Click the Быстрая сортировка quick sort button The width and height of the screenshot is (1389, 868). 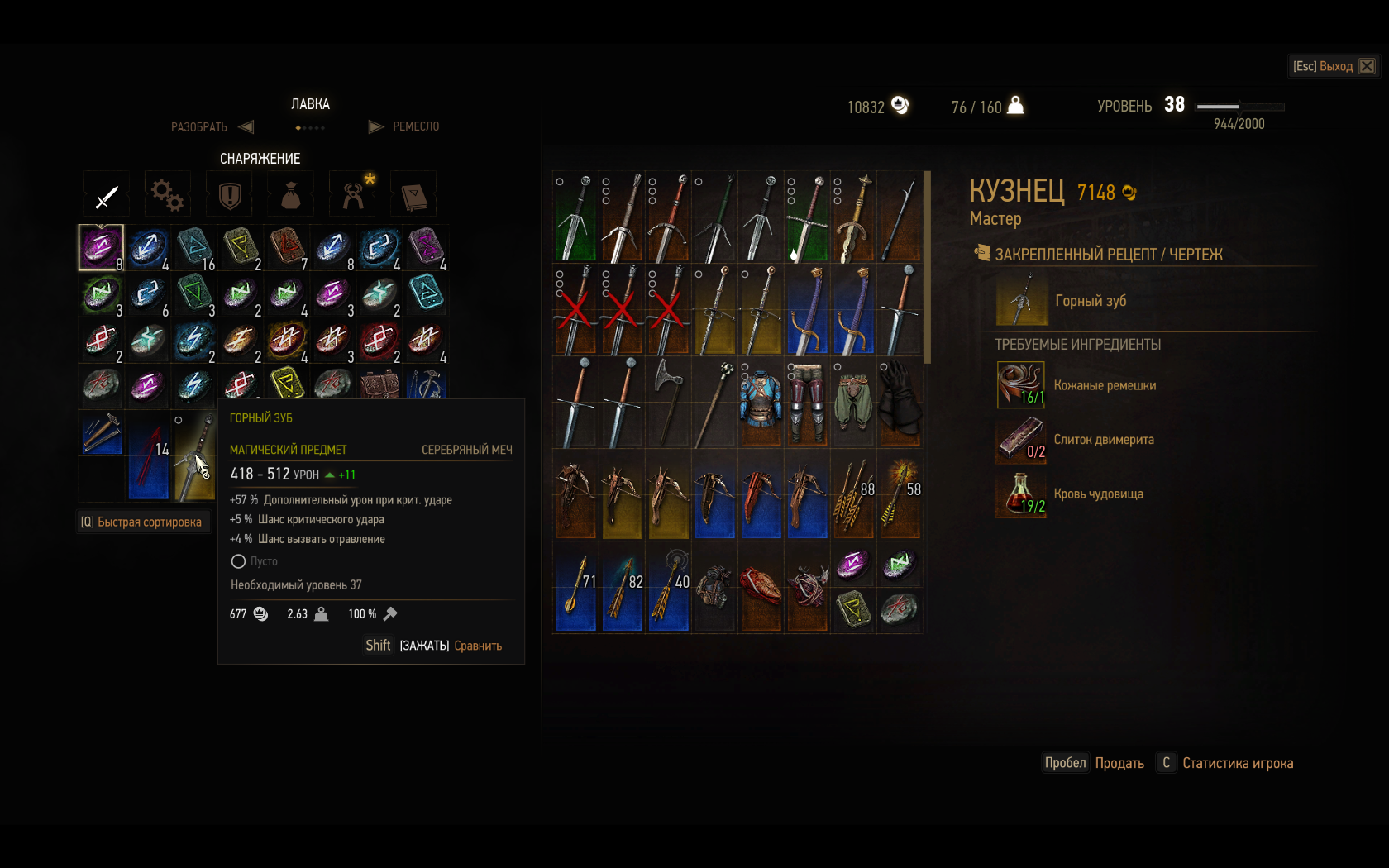point(141,522)
